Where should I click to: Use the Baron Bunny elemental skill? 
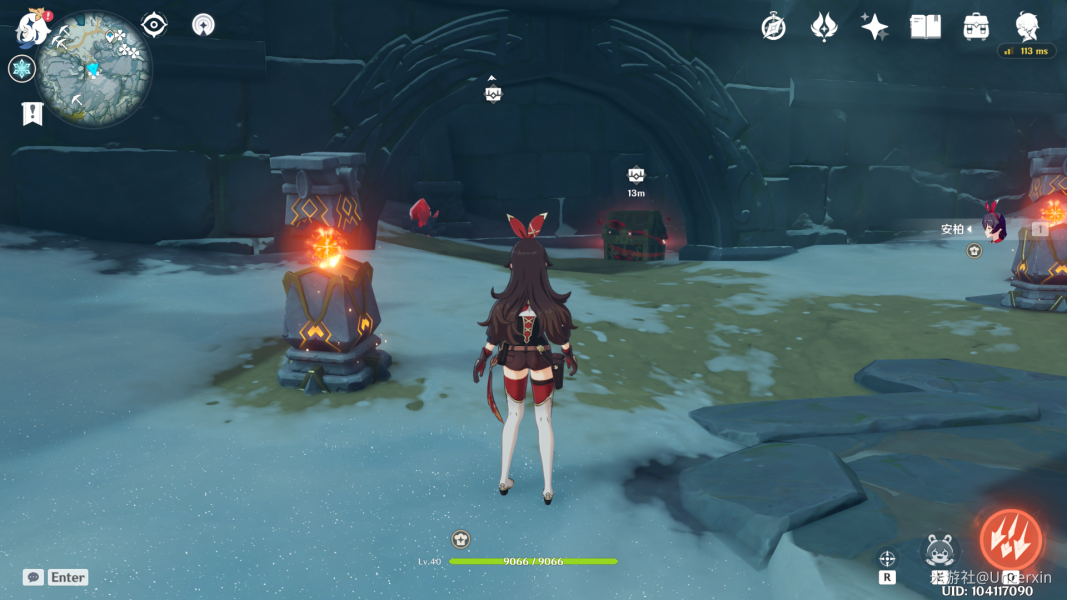click(940, 552)
